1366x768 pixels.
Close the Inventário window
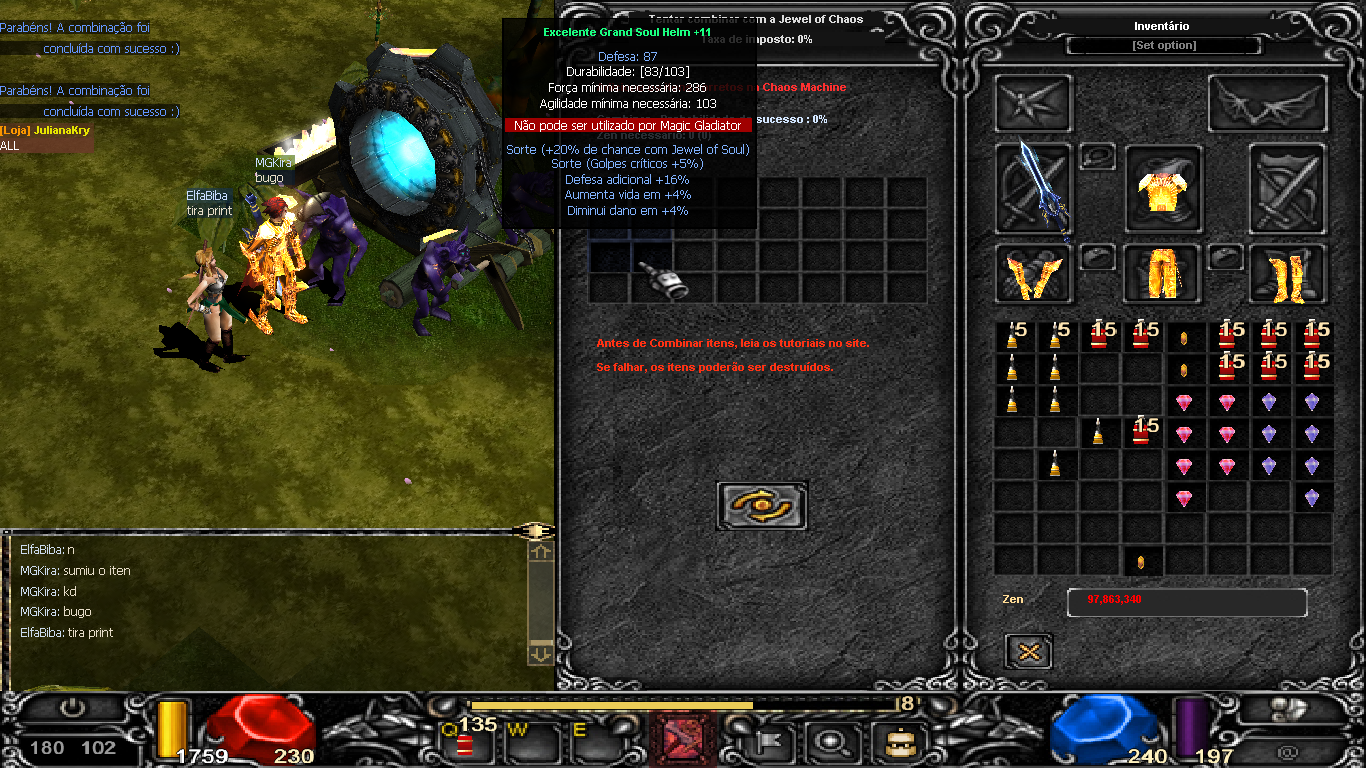pyautogui.click(x=1028, y=651)
